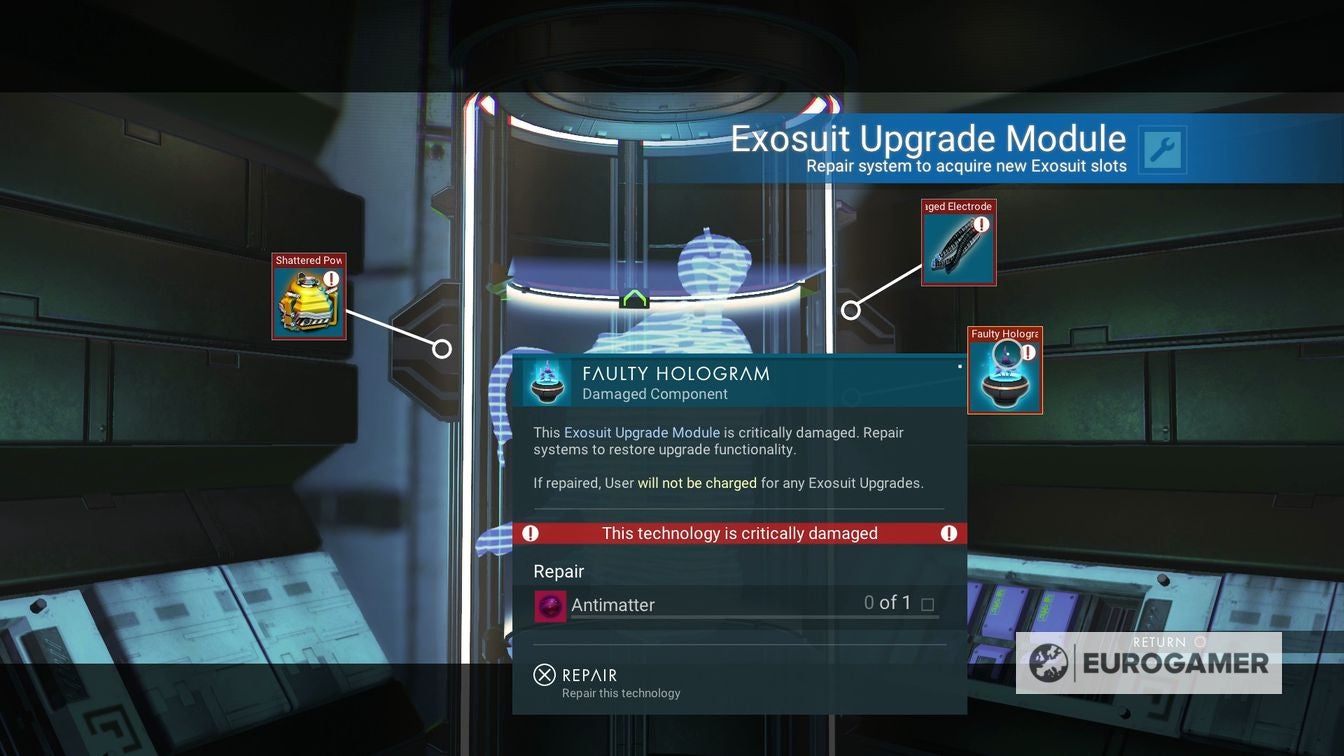
Task: Select the Antimatter resource icon
Action: [x=549, y=605]
